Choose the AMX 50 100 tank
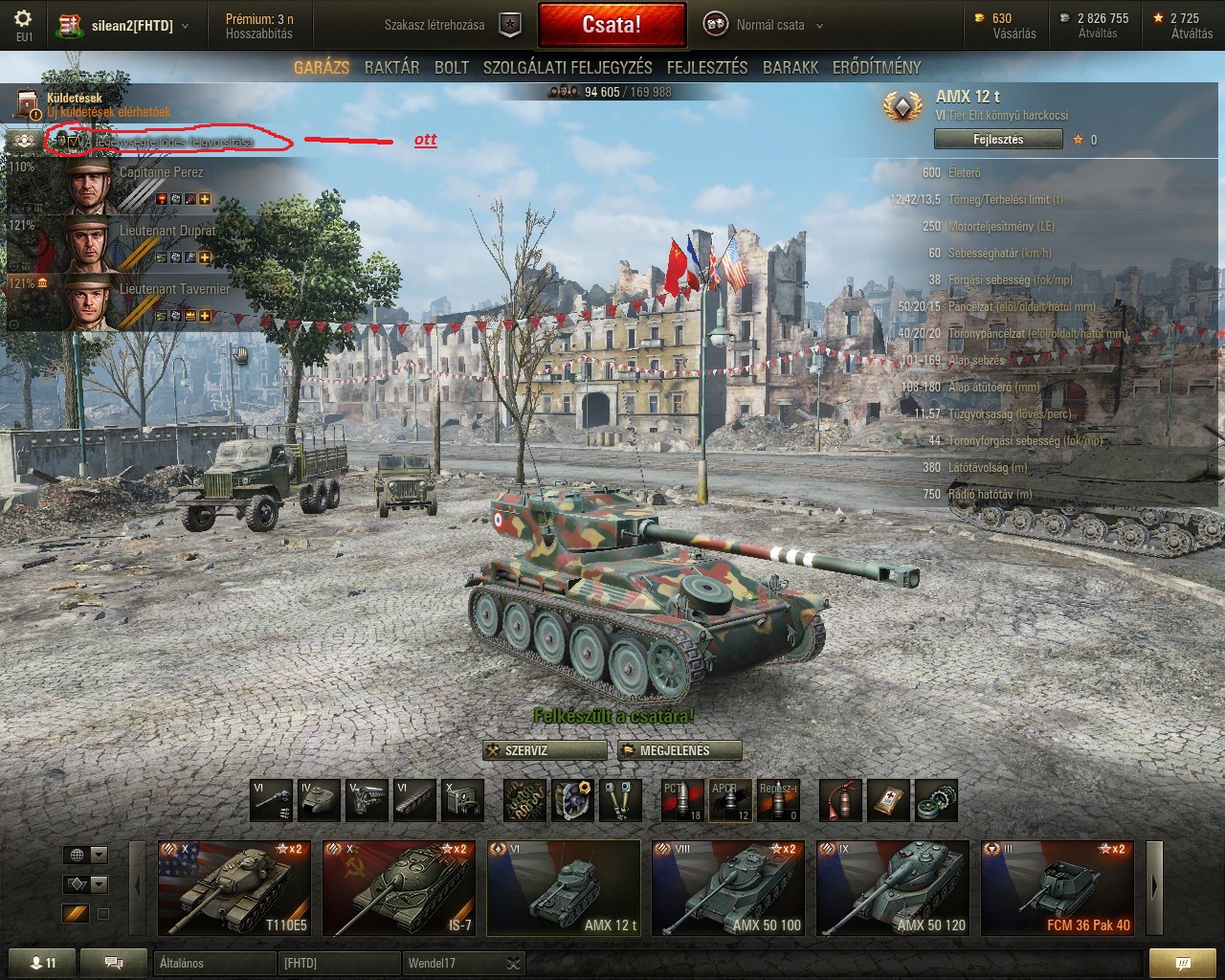 (728, 888)
